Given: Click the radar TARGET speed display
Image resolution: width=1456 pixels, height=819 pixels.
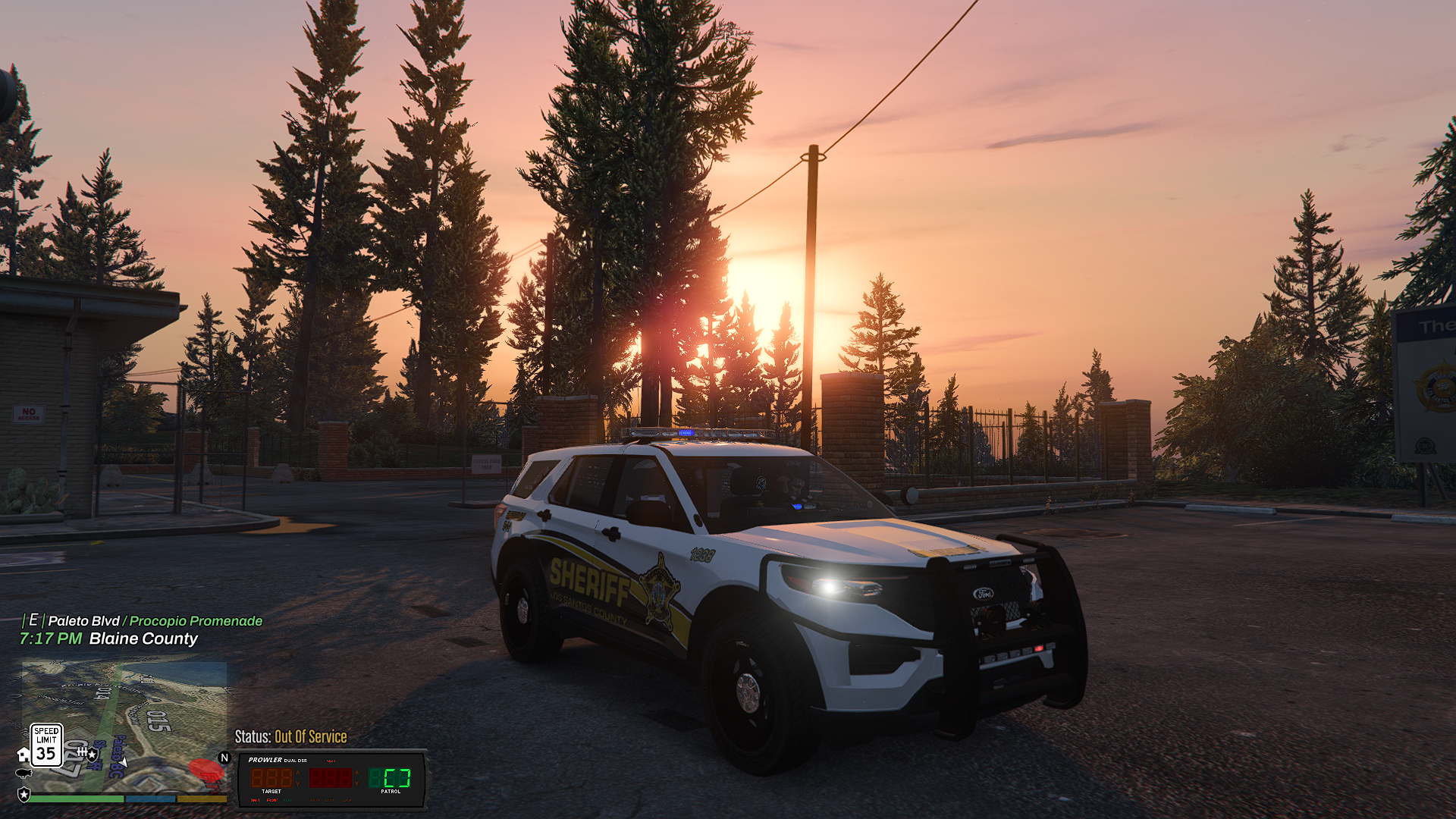Looking at the screenshot, I should coord(271,778).
